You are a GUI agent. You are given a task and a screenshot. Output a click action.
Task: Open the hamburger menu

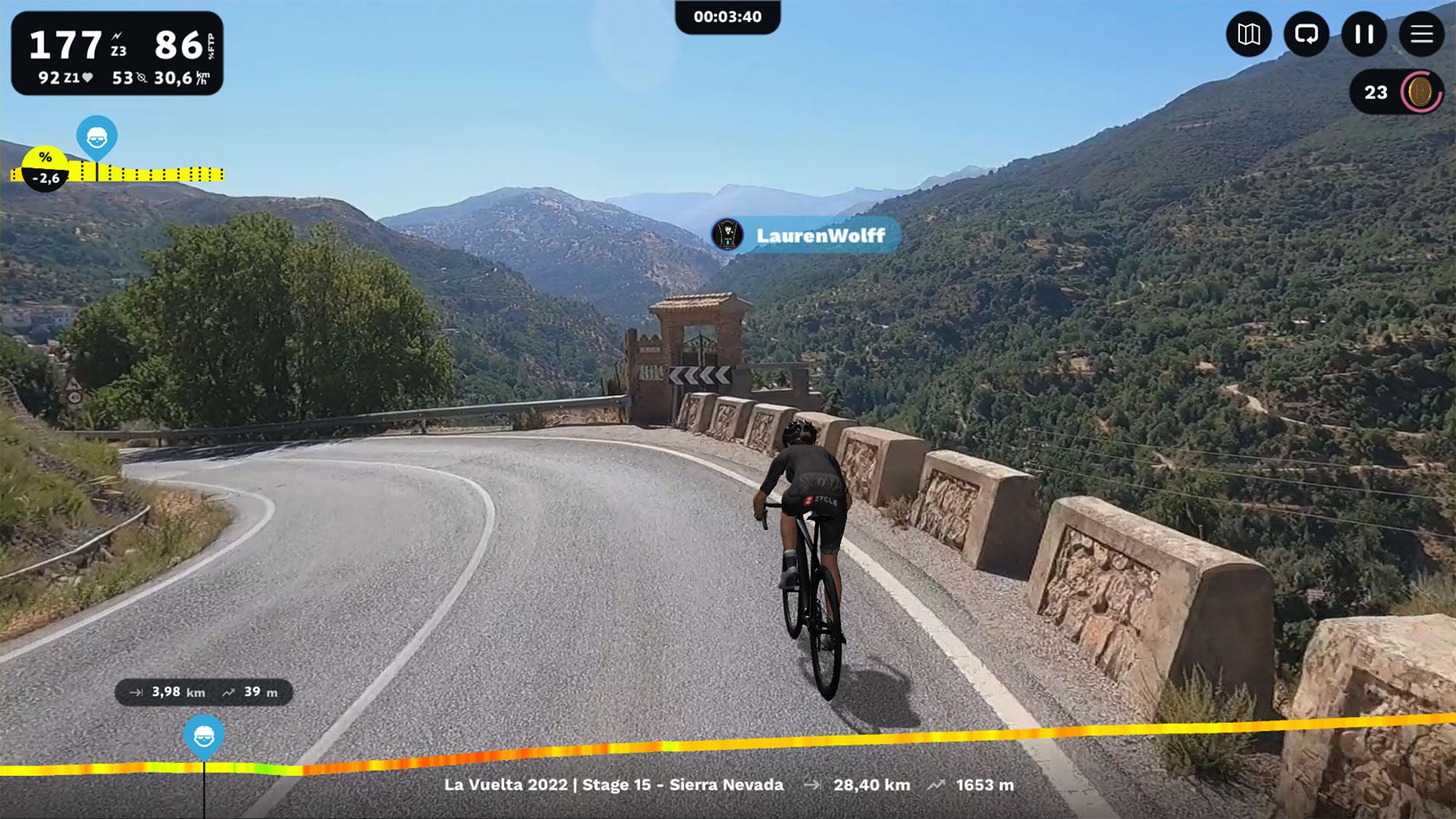(1421, 34)
